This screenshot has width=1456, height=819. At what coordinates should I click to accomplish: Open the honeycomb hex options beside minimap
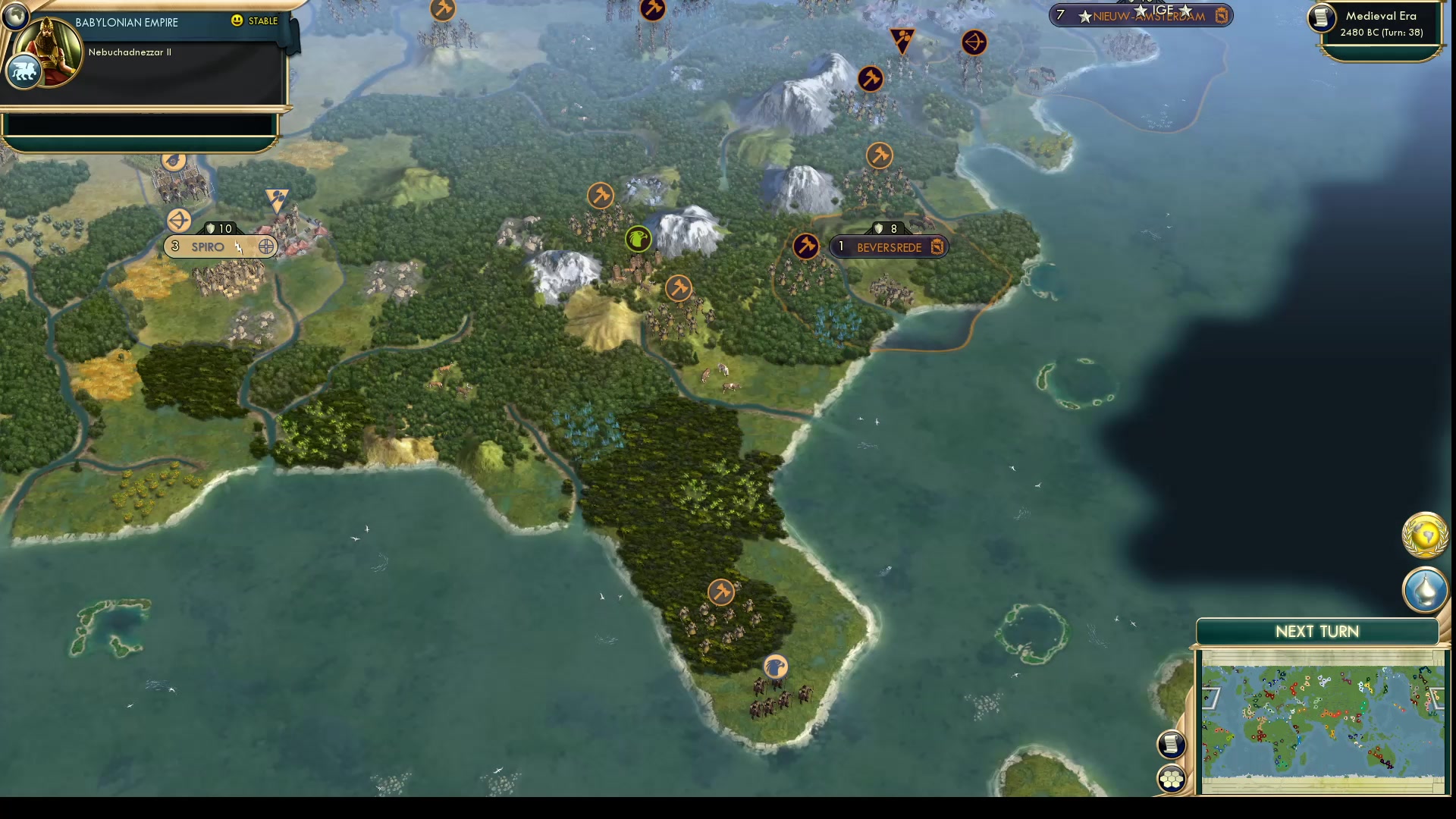click(x=1171, y=779)
